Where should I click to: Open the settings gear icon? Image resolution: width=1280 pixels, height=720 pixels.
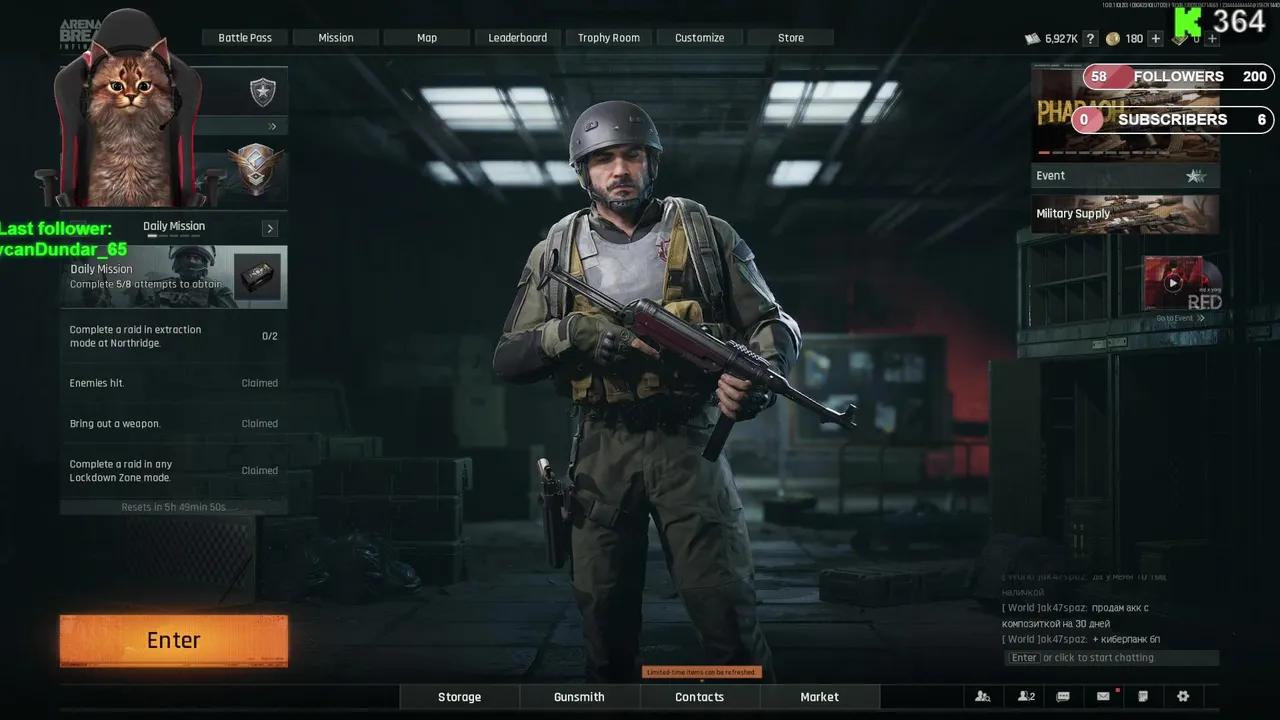click(1182, 696)
